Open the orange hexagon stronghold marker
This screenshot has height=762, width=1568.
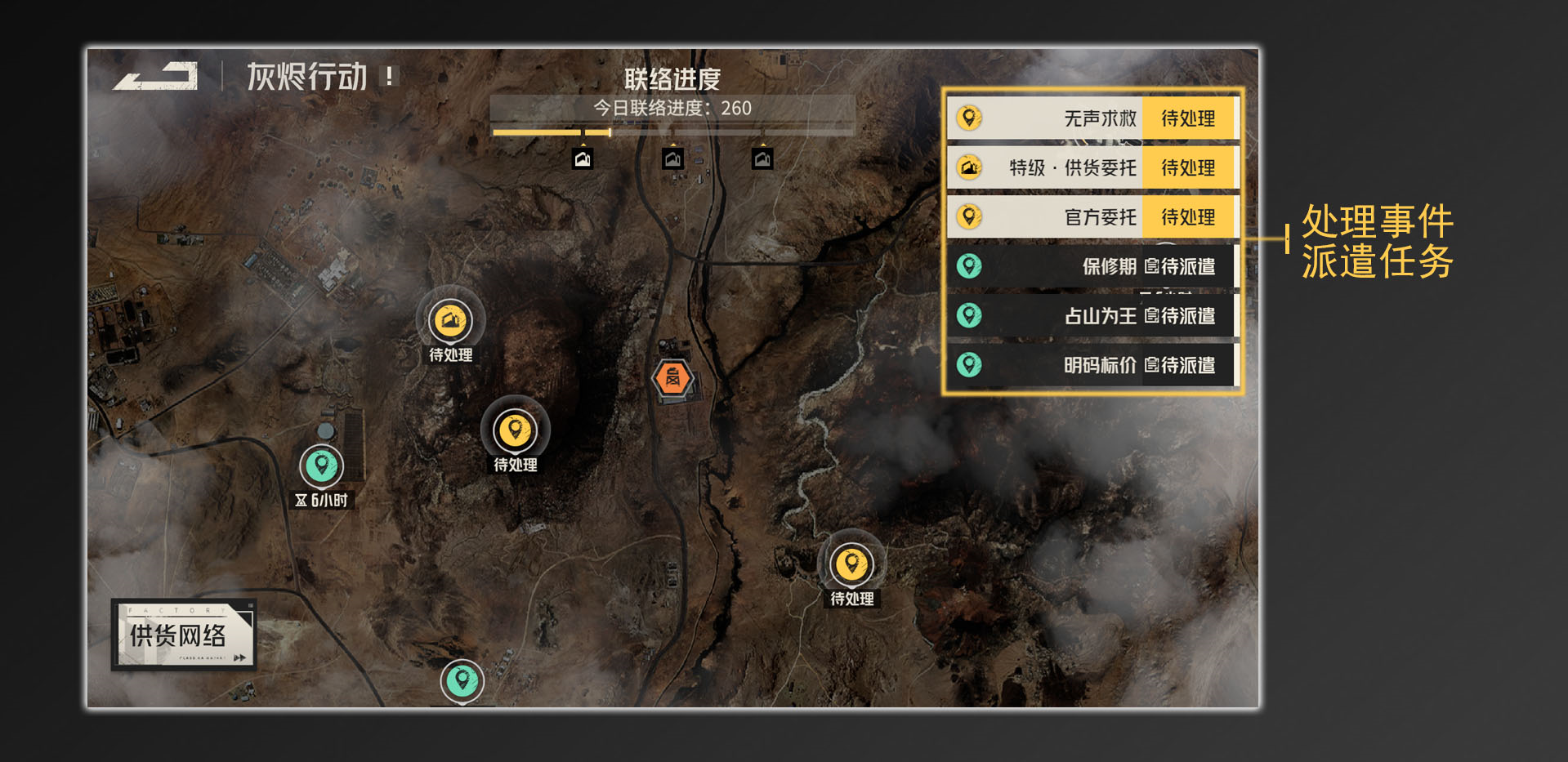[672, 377]
